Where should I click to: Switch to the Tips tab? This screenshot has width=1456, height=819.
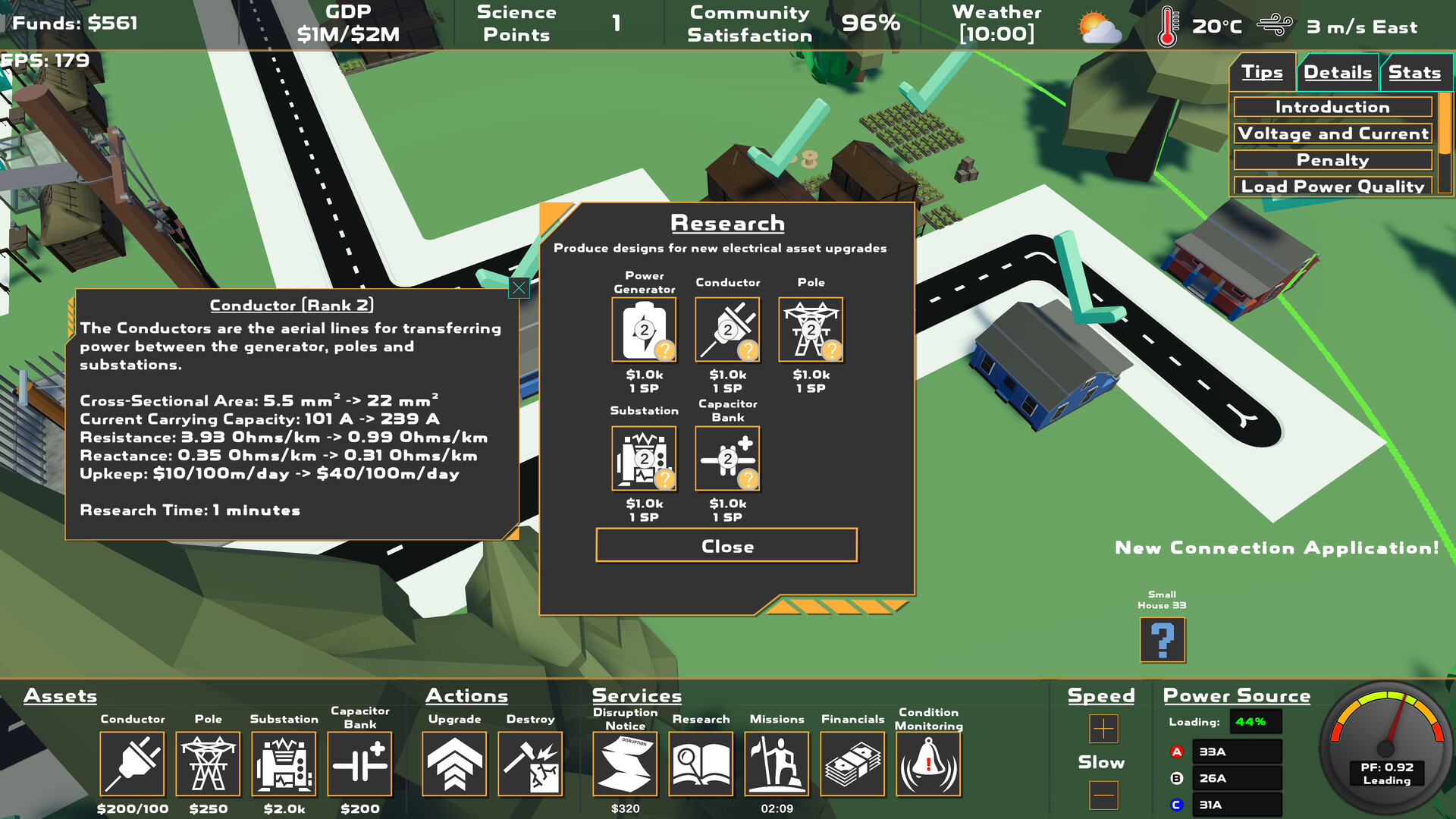click(x=1262, y=72)
